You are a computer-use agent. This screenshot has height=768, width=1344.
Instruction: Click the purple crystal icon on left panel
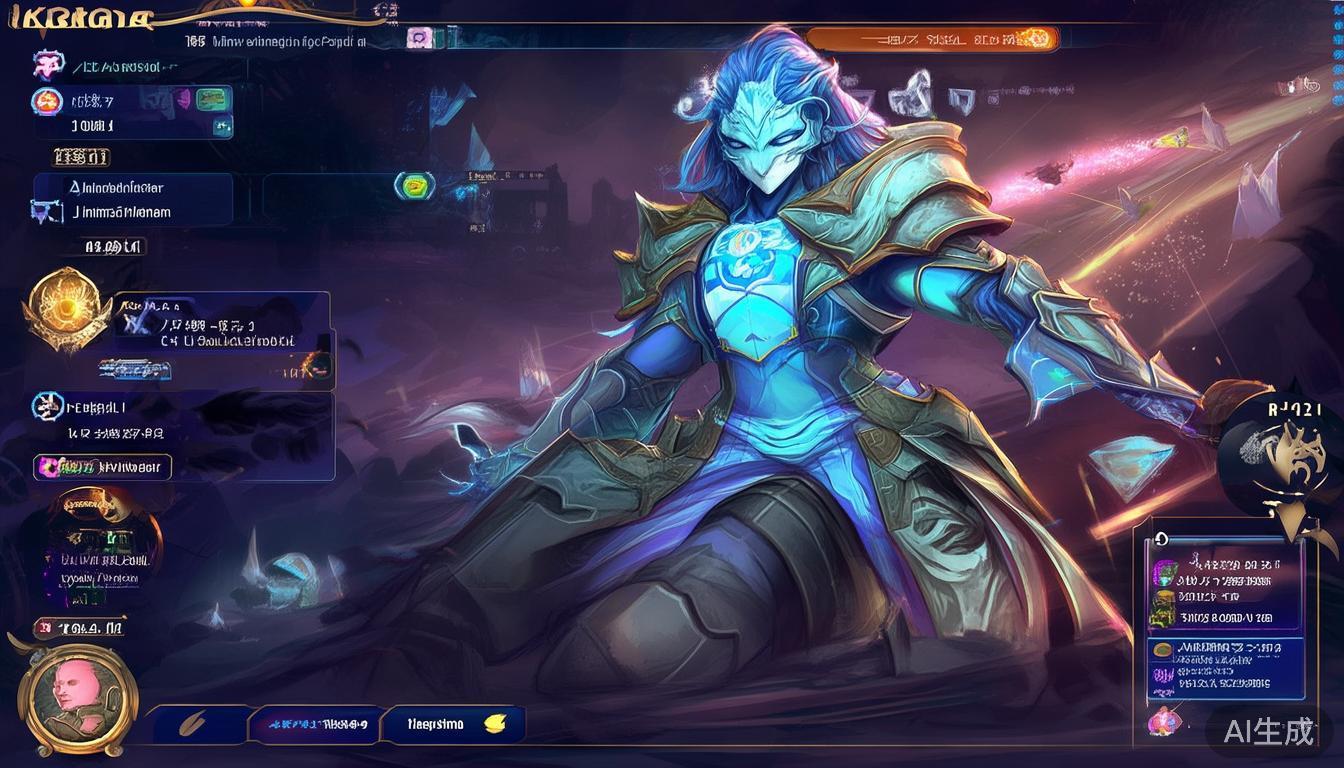tap(45, 211)
